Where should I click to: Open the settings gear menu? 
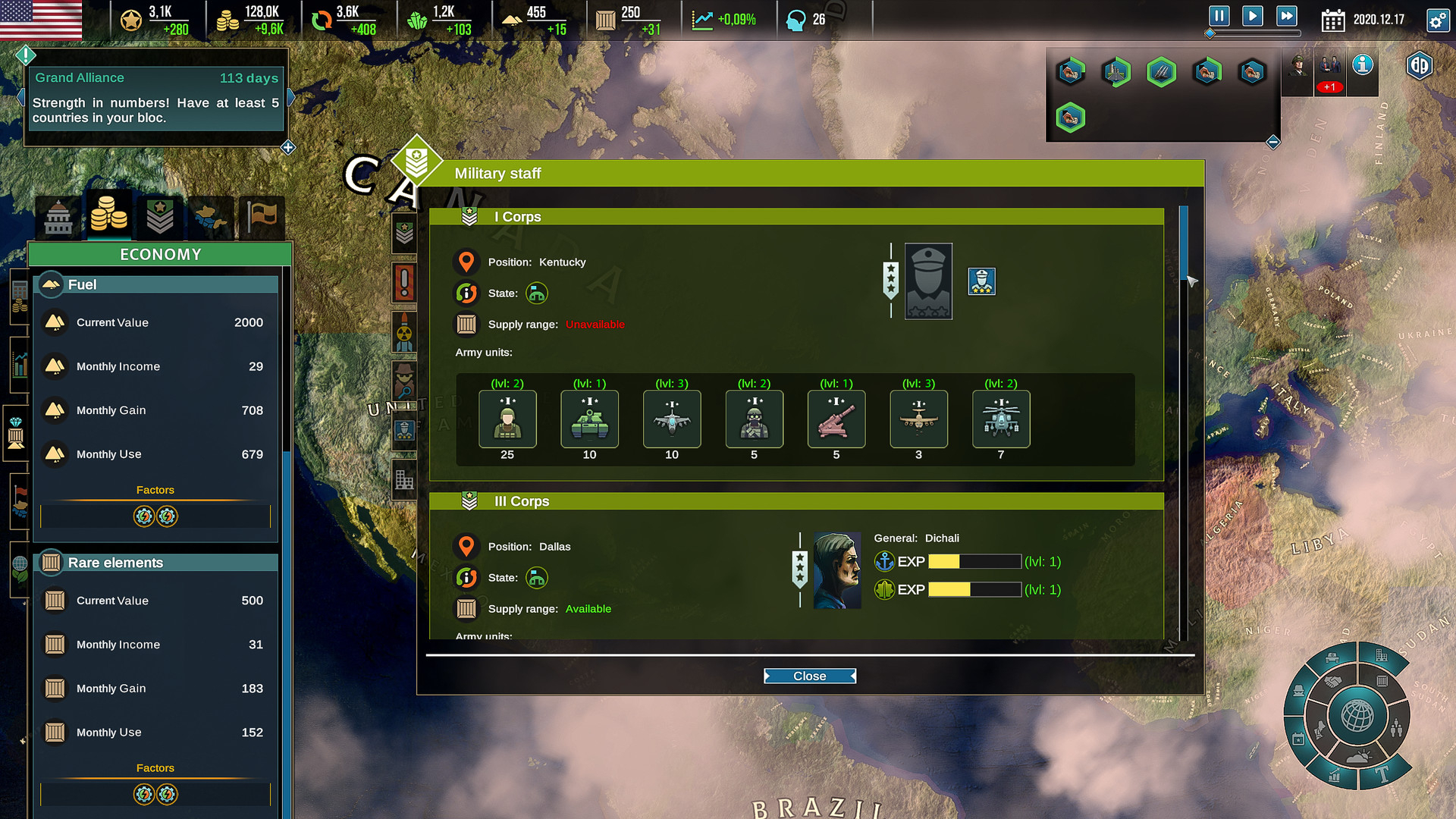coord(1437,20)
